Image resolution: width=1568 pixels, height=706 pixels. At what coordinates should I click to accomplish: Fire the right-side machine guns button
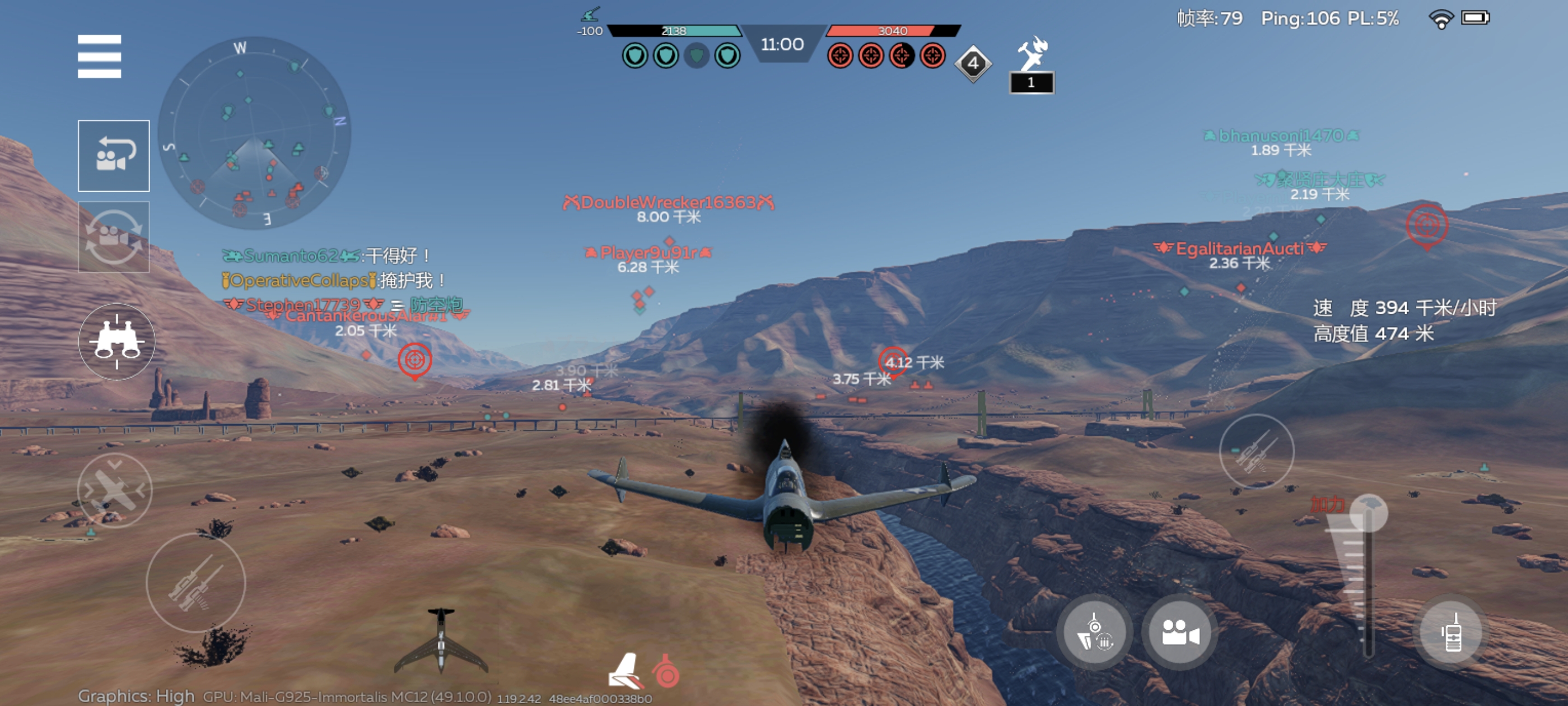click(1256, 452)
